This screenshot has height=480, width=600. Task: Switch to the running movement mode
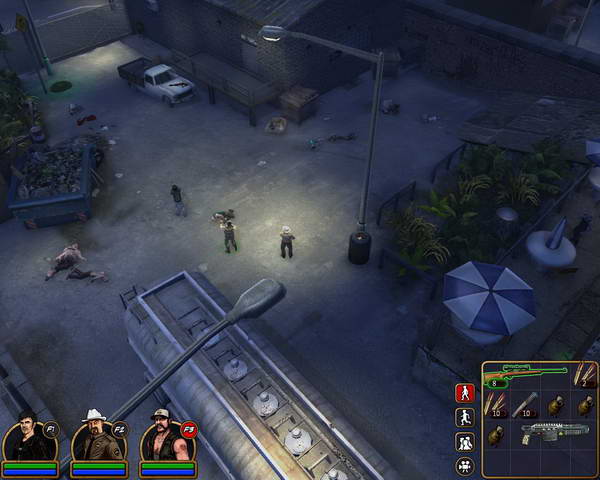coord(465,418)
